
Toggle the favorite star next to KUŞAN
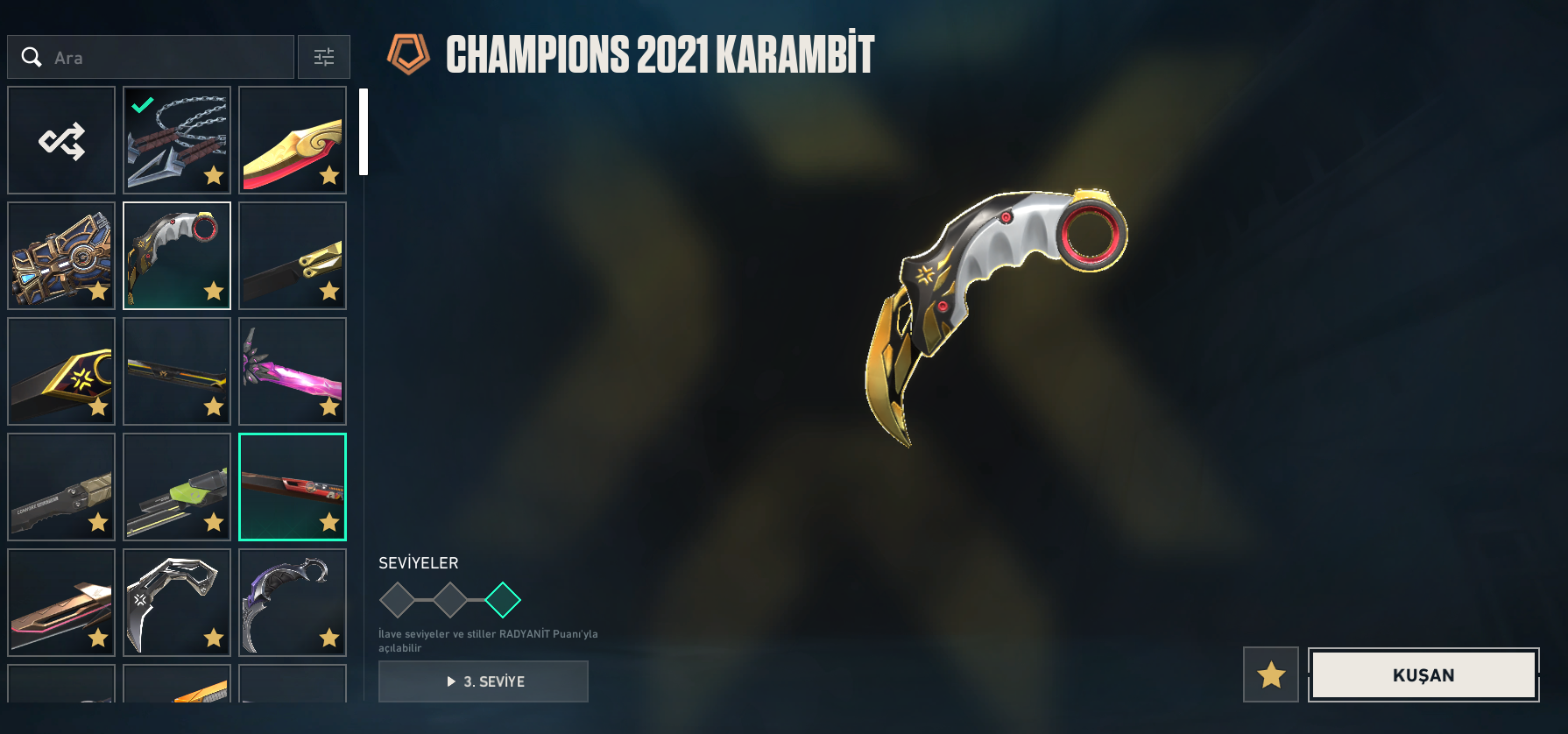pyautogui.click(x=1271, y=674)
